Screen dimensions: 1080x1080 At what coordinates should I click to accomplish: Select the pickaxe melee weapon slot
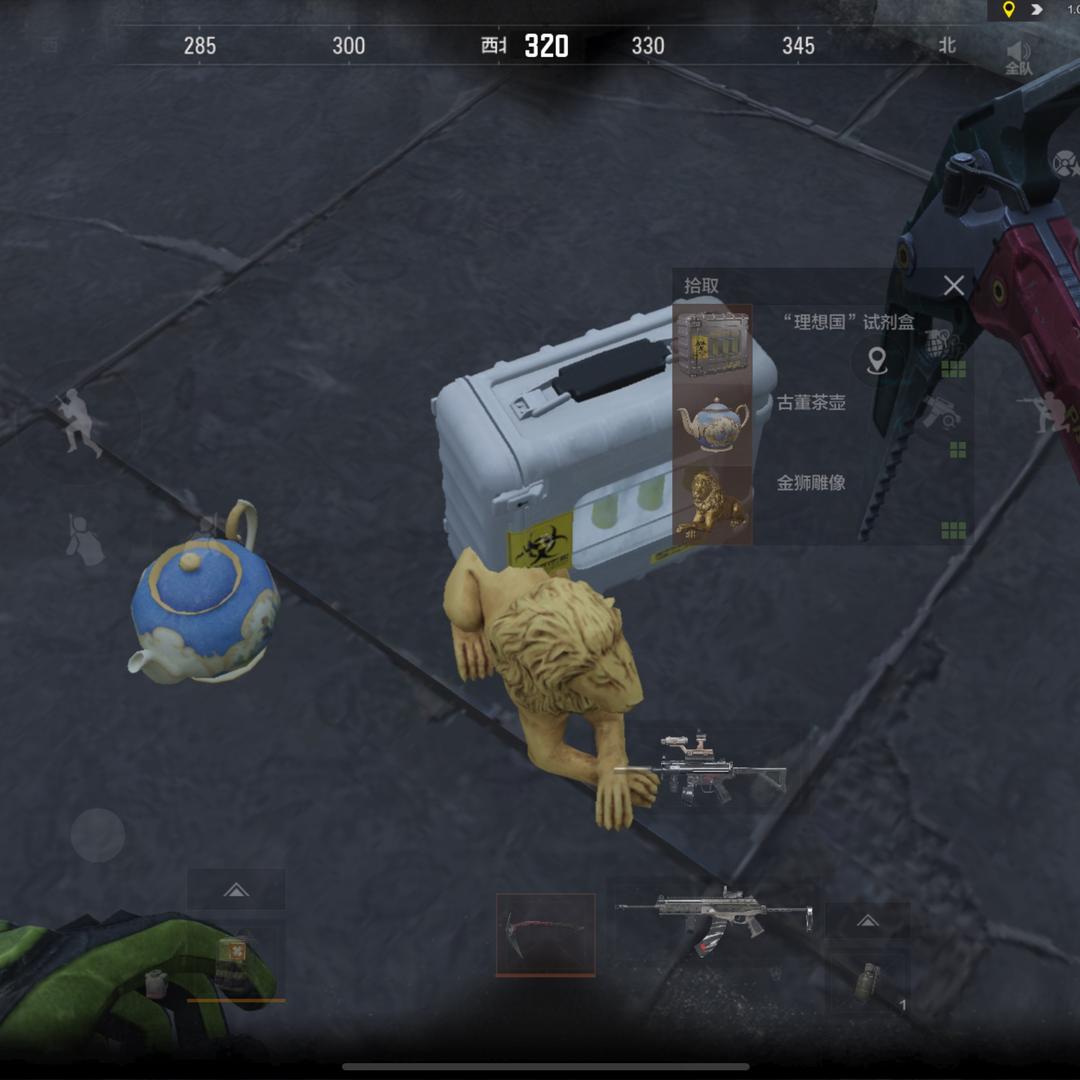546,934
